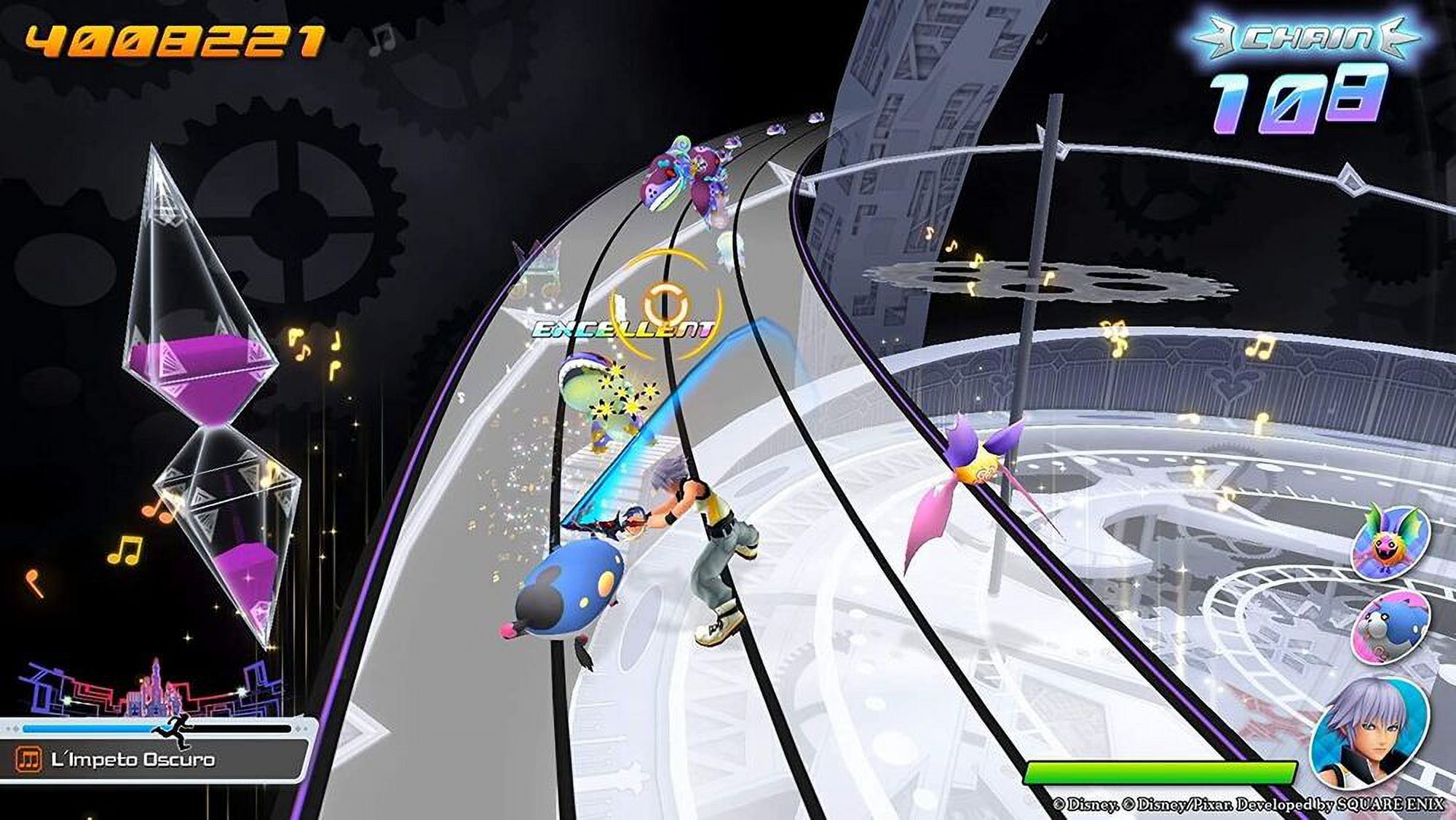Click the EXCELLENT judgment text

click(622, 329)
